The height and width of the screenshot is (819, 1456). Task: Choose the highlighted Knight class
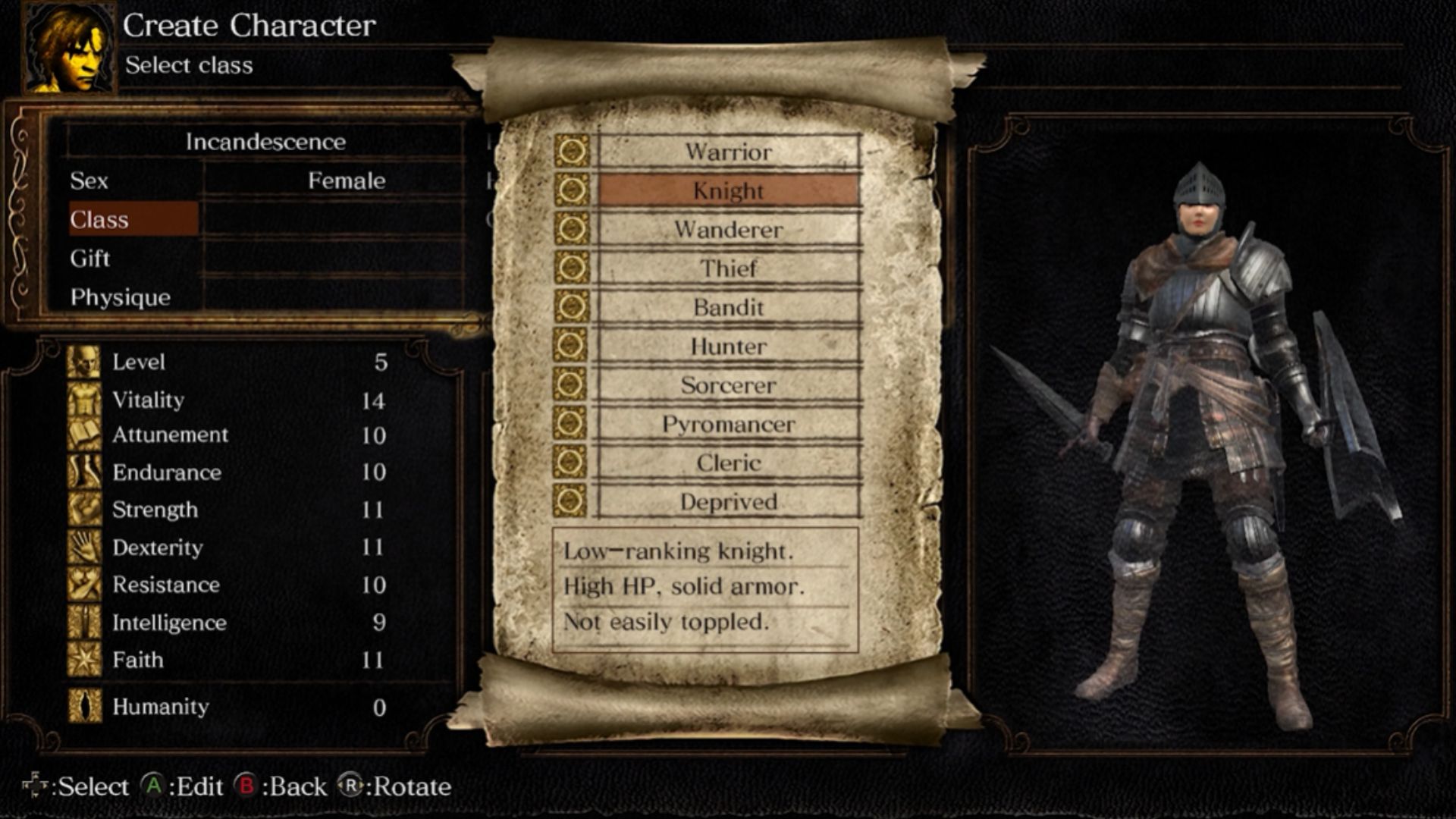pos(728,190)
